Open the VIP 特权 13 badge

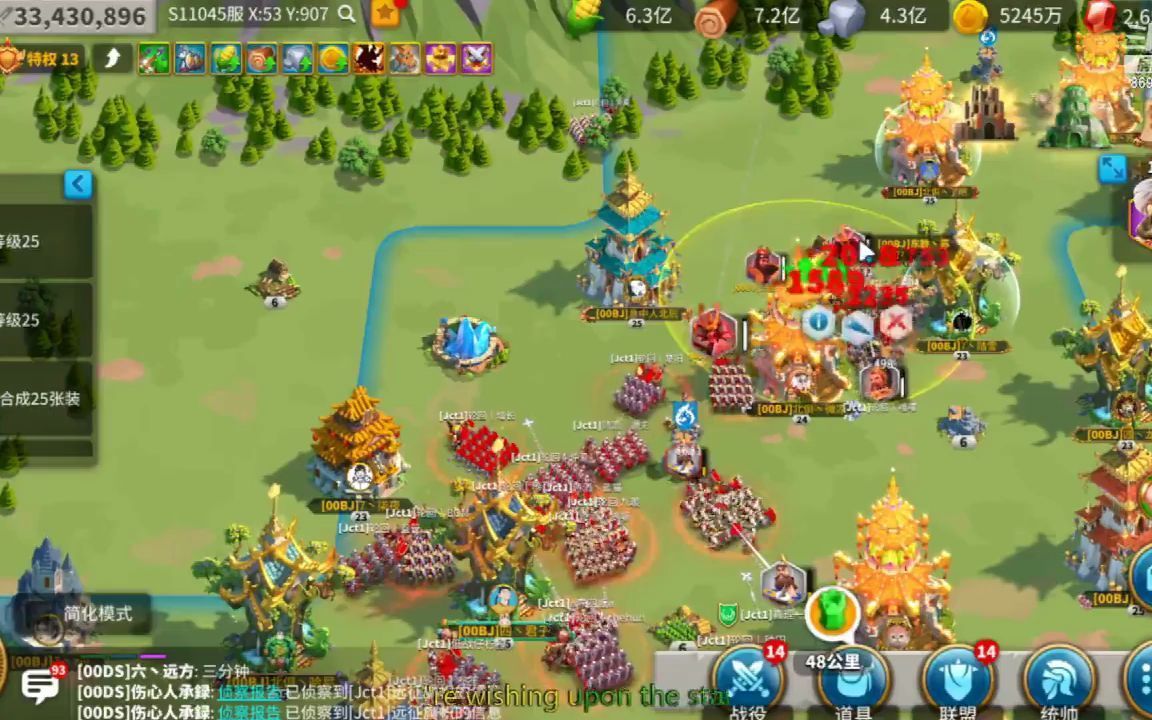pyautogui.click(x=42, y=58)
